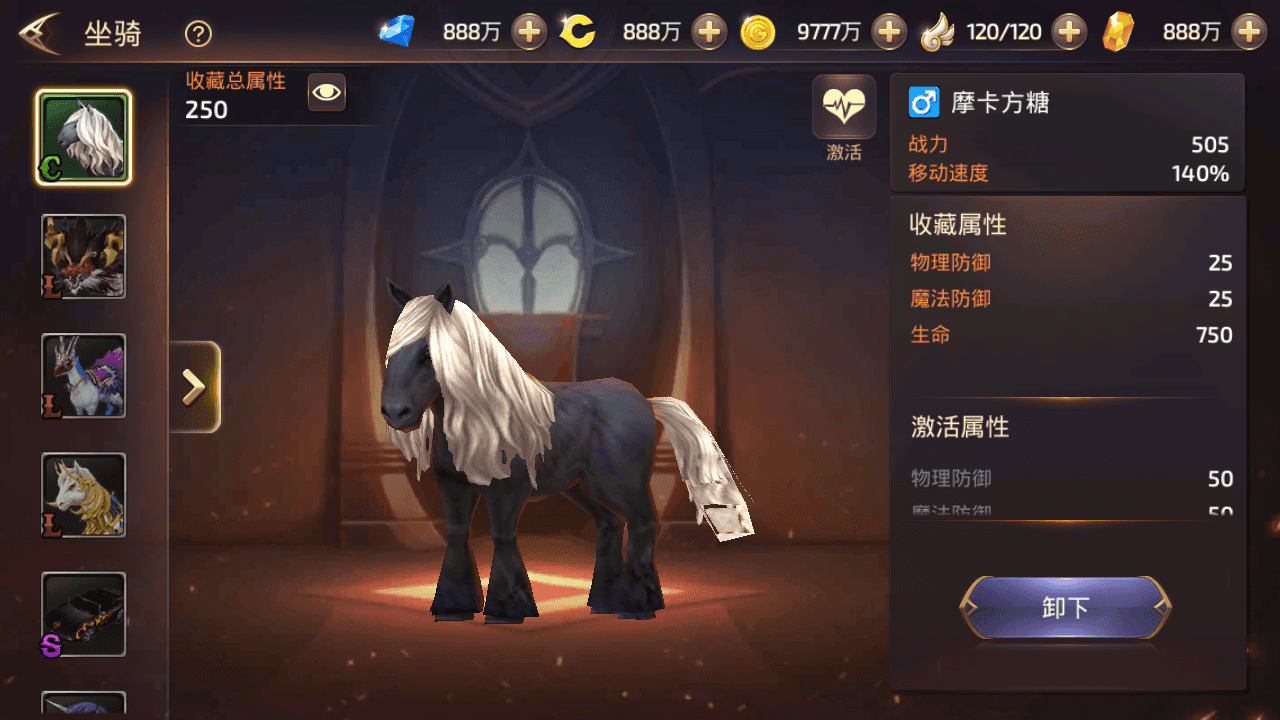Screen dimensions: 1280x720
Task: Tap the feather stamina icon
Action: 940,31
